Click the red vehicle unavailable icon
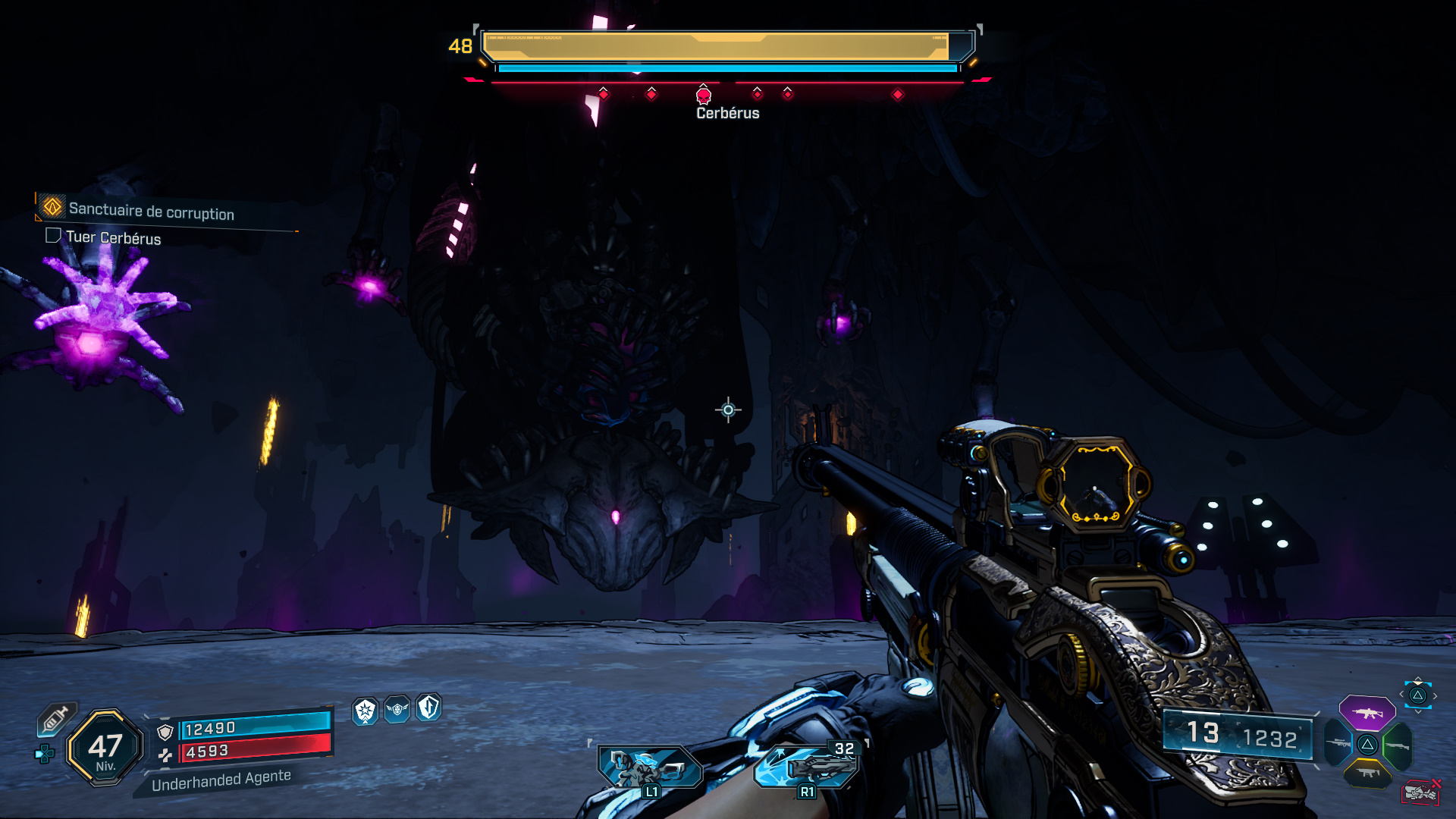The image size is (1456, 819). click(x=1420, y=792)
